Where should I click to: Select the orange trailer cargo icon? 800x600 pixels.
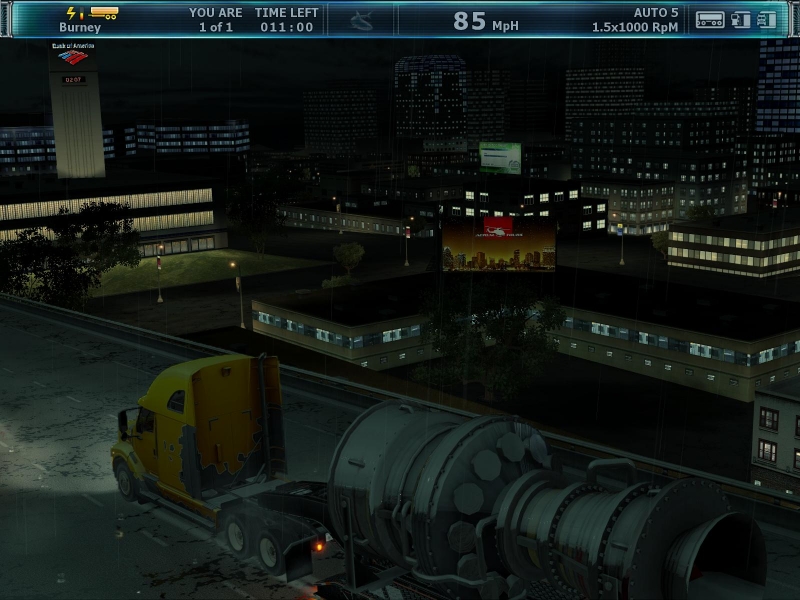pos(103,13)
